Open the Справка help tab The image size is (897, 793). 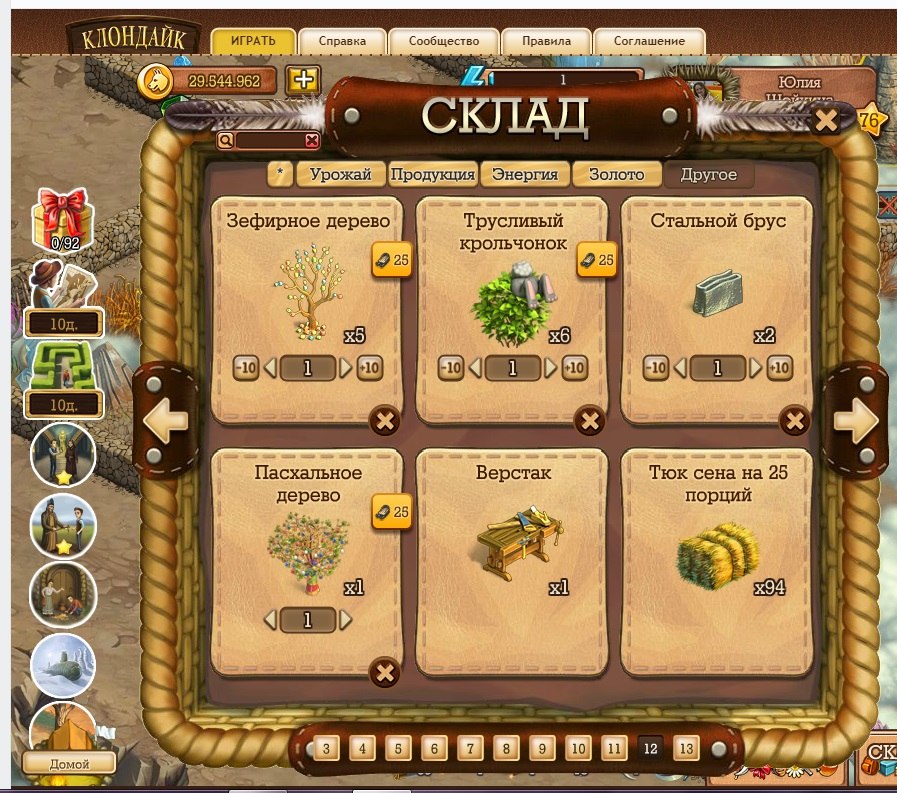coord(342,42)
